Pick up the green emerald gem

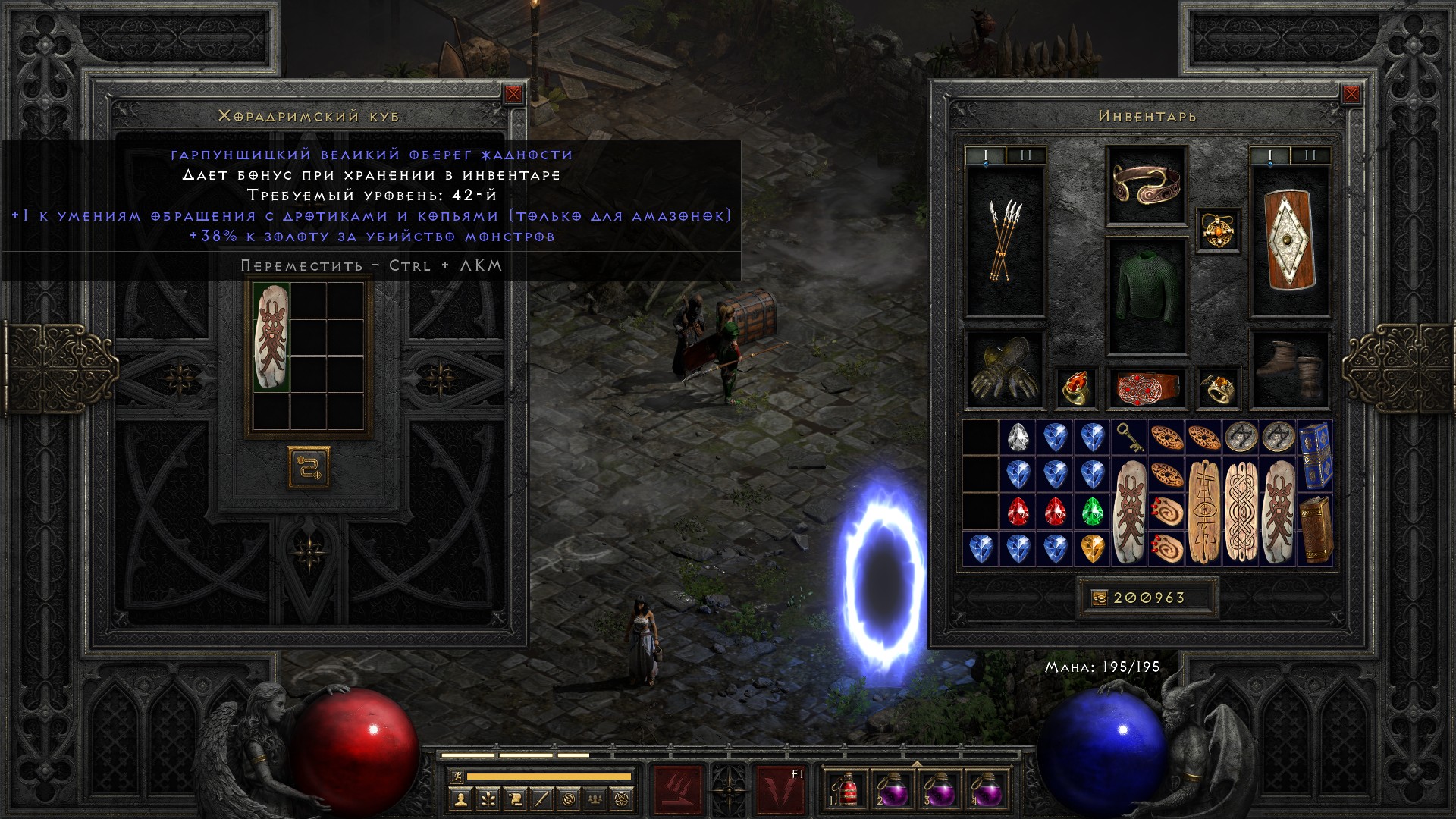click(x=1091, y=510)
